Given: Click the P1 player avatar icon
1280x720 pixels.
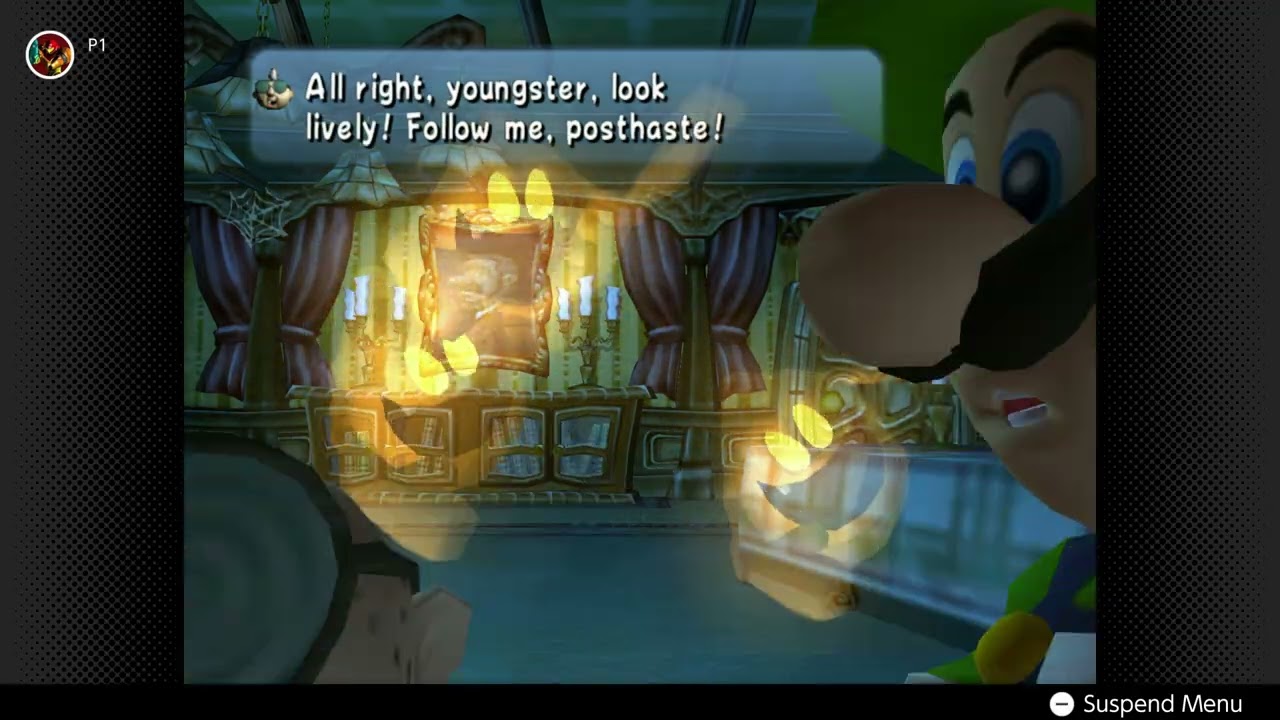Looking at the screenshot, I should (x=50, y=55).
